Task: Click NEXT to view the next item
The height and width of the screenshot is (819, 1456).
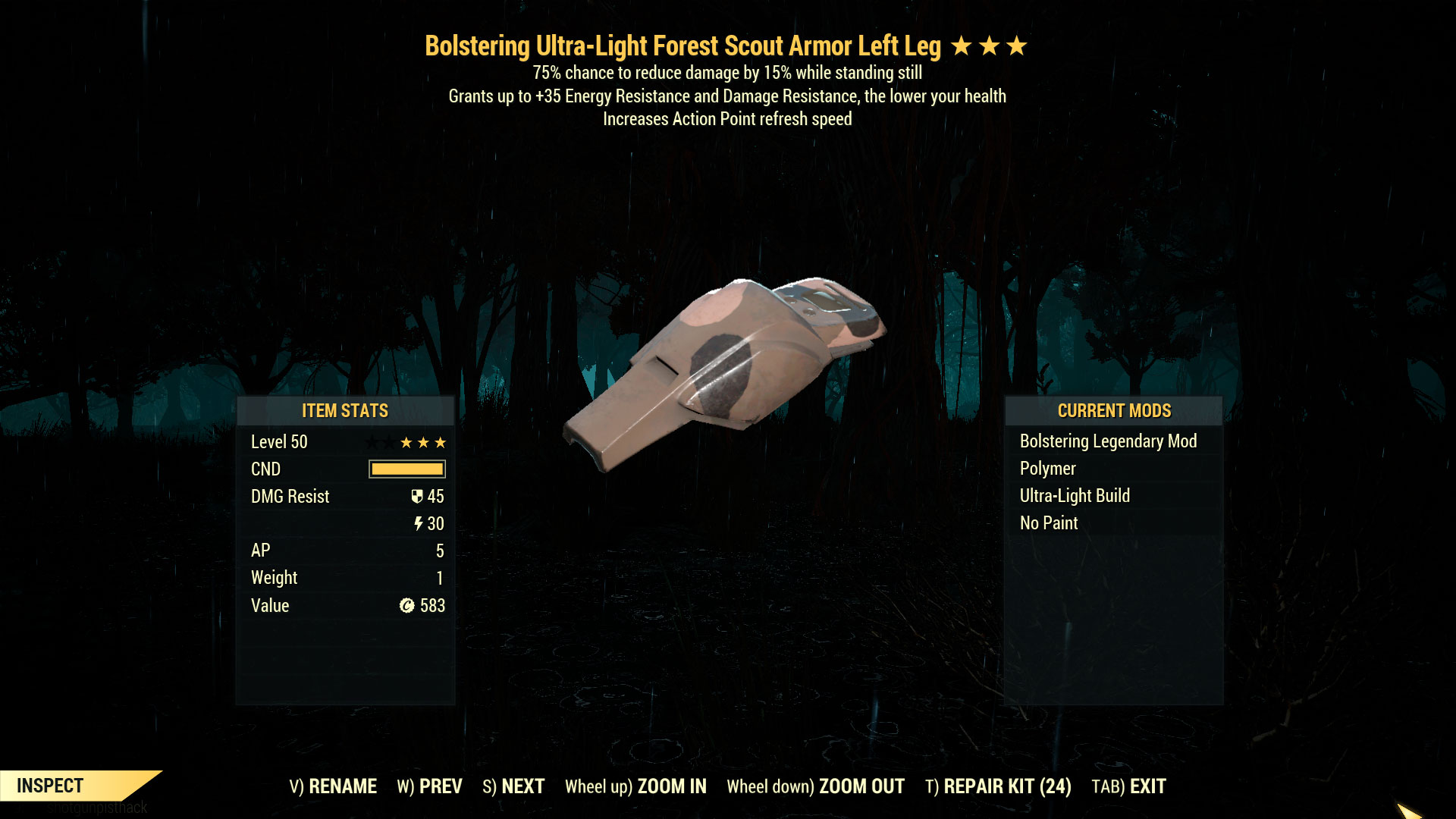Action: pos(524,786)
